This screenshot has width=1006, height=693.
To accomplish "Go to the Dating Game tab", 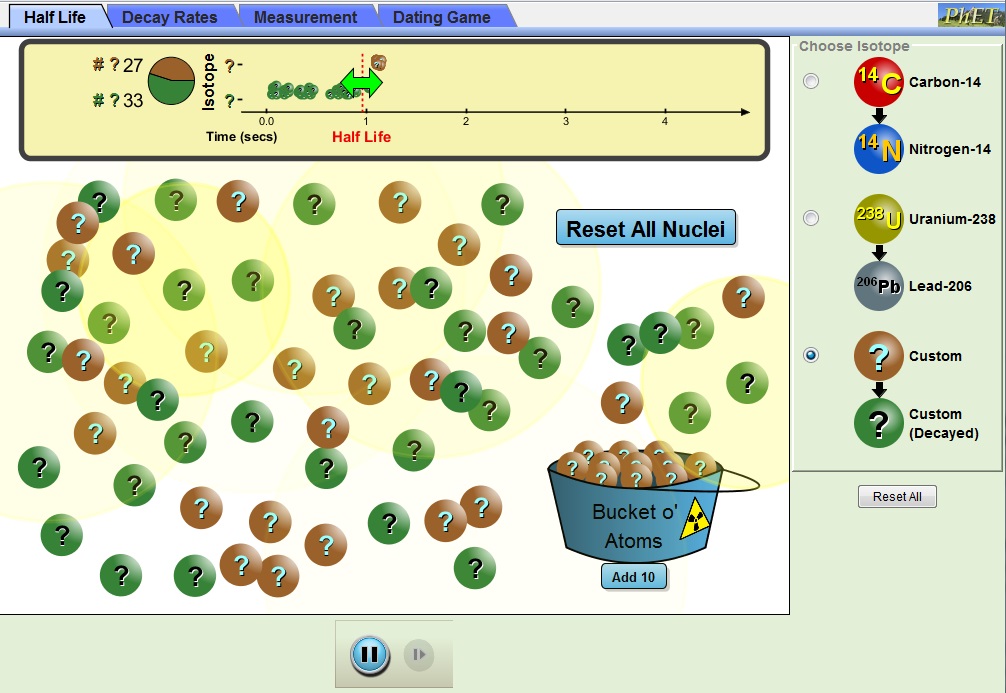I will 441,17.
